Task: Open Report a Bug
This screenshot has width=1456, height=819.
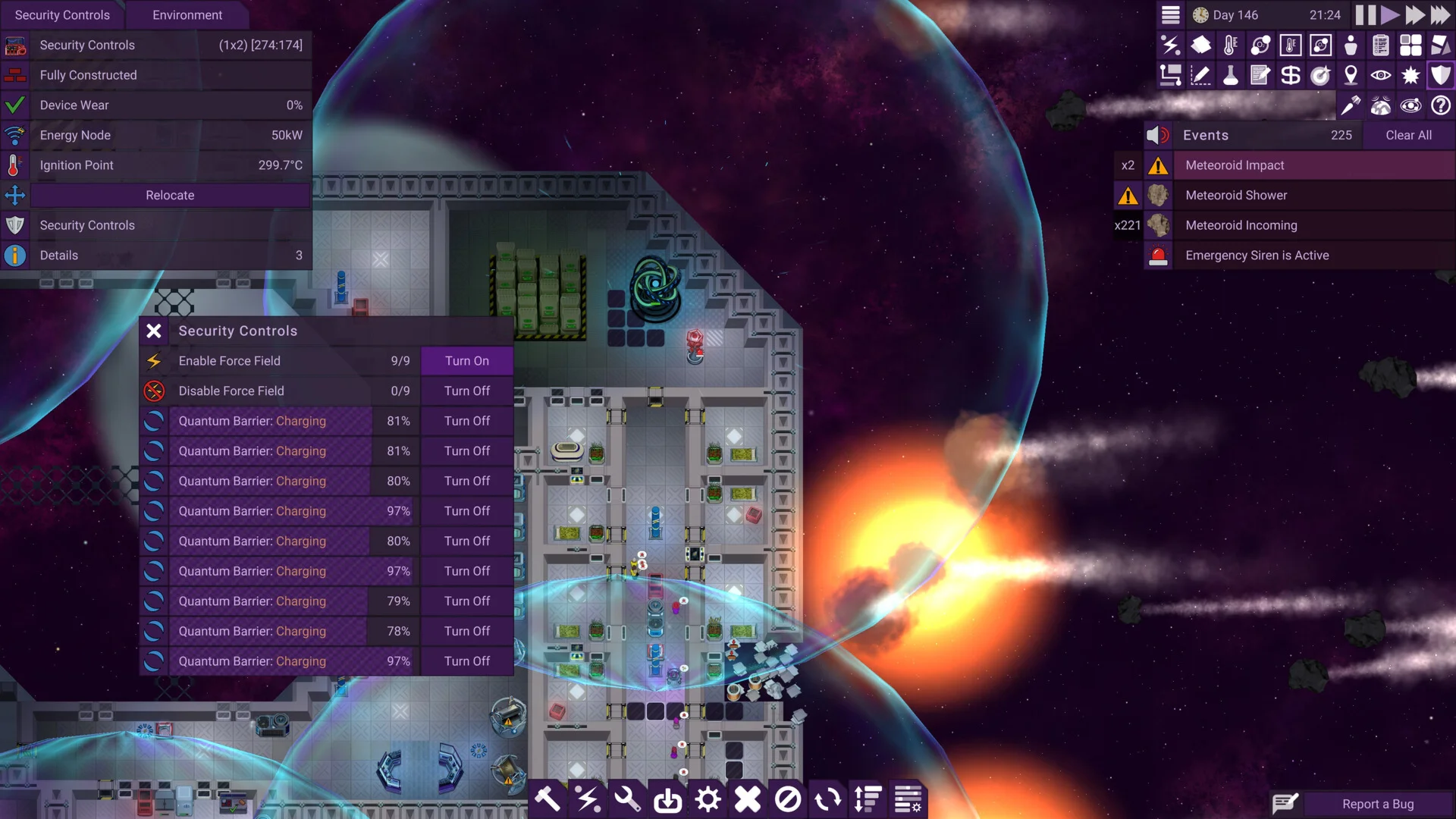Action: click(x=1377, y=804)
